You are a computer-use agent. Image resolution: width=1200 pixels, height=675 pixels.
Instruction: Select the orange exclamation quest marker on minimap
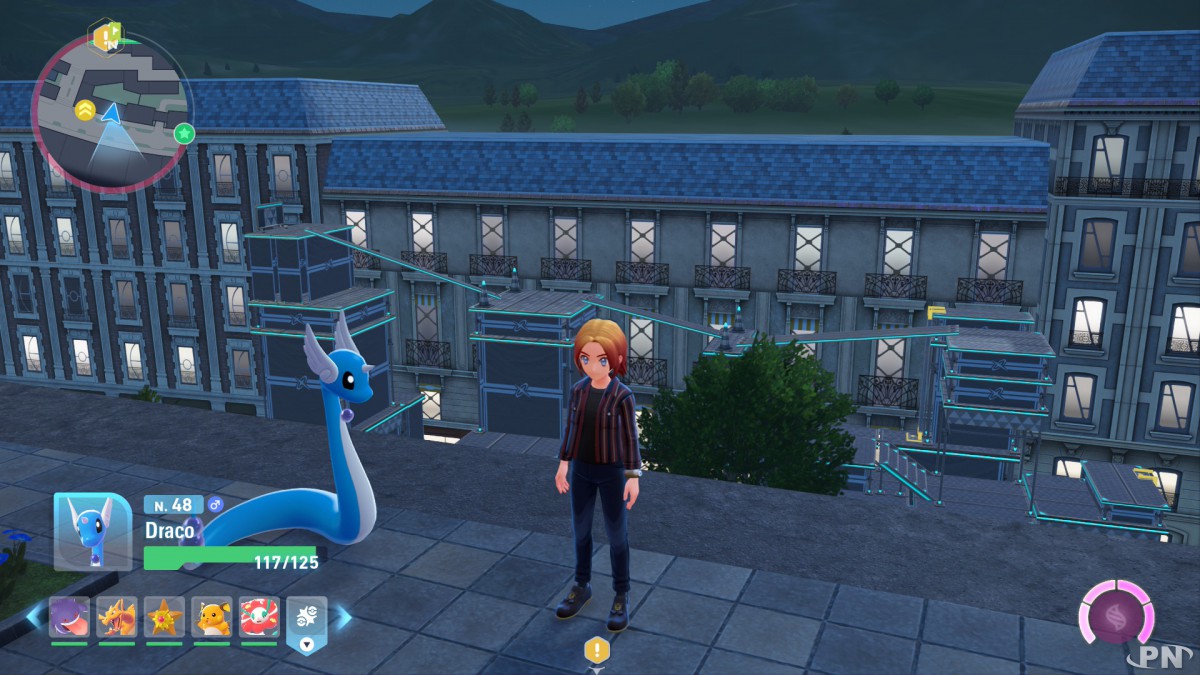103,38
